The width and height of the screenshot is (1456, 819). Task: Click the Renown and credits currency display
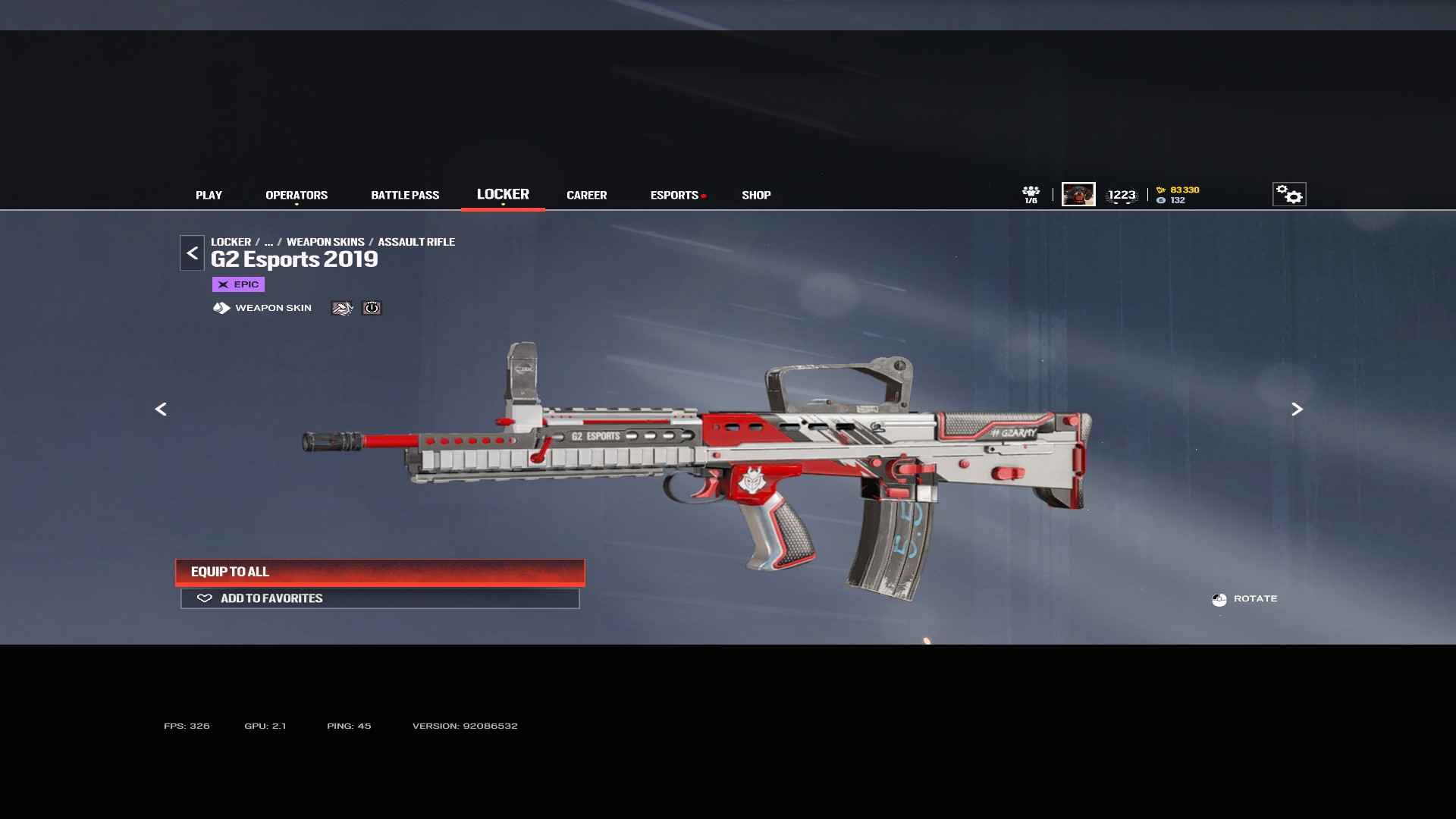[x=1178, y=195]
